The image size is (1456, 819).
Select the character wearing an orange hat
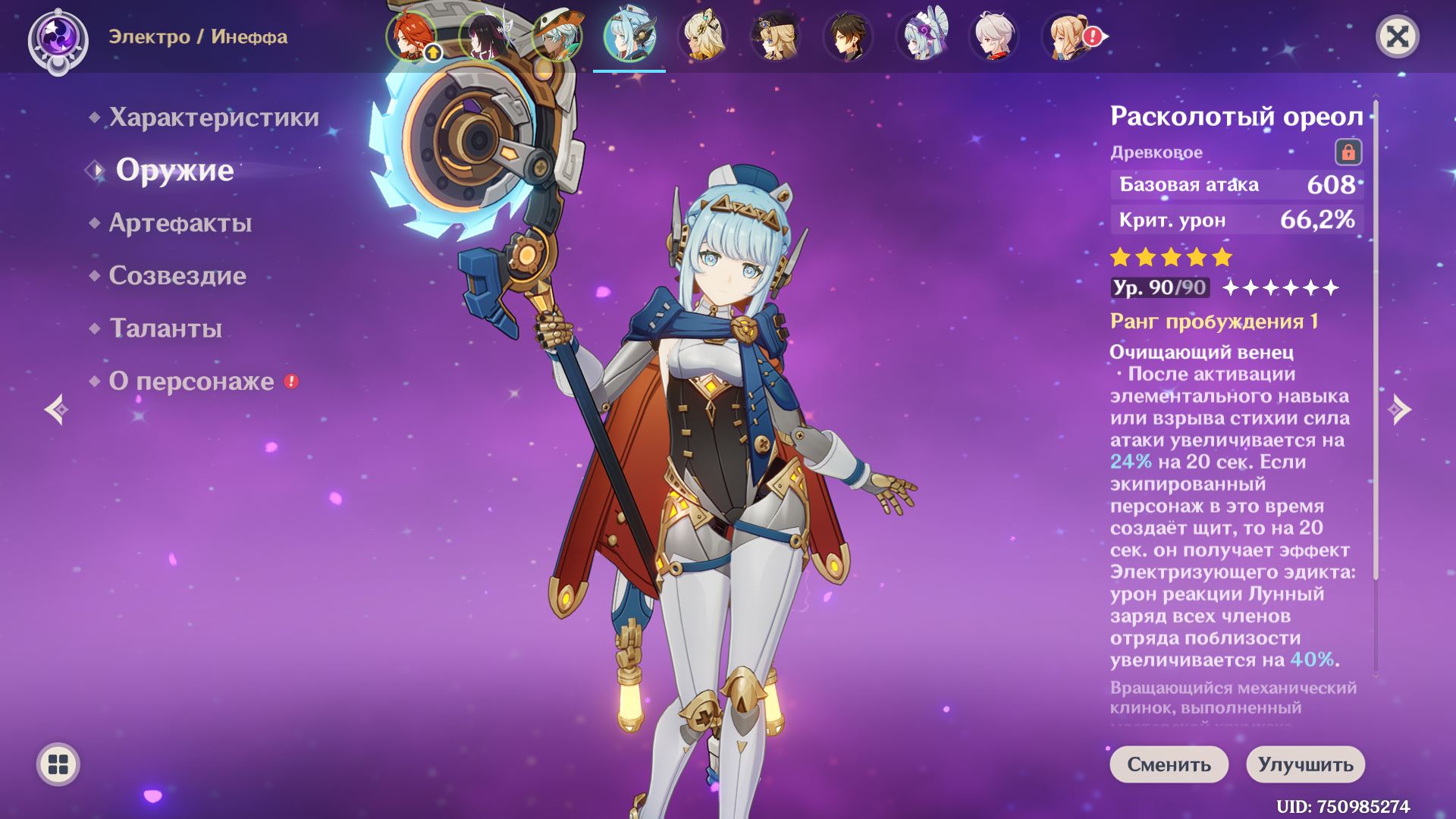coord(557,36)
